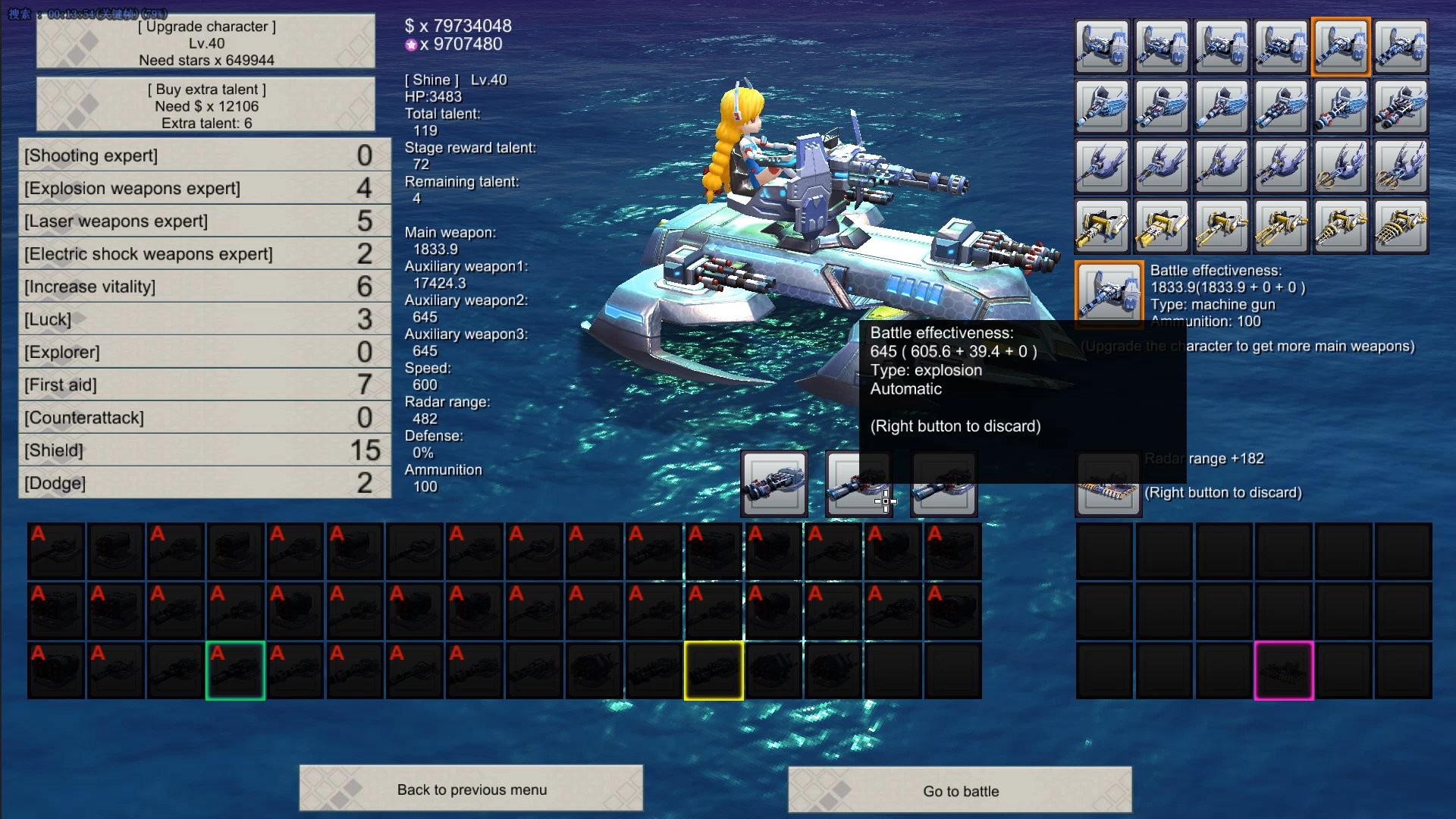The image size is (1456, 819).
Task: Click an A-marked weapon in the bottom-left inventory
Action: click(55, 551)
